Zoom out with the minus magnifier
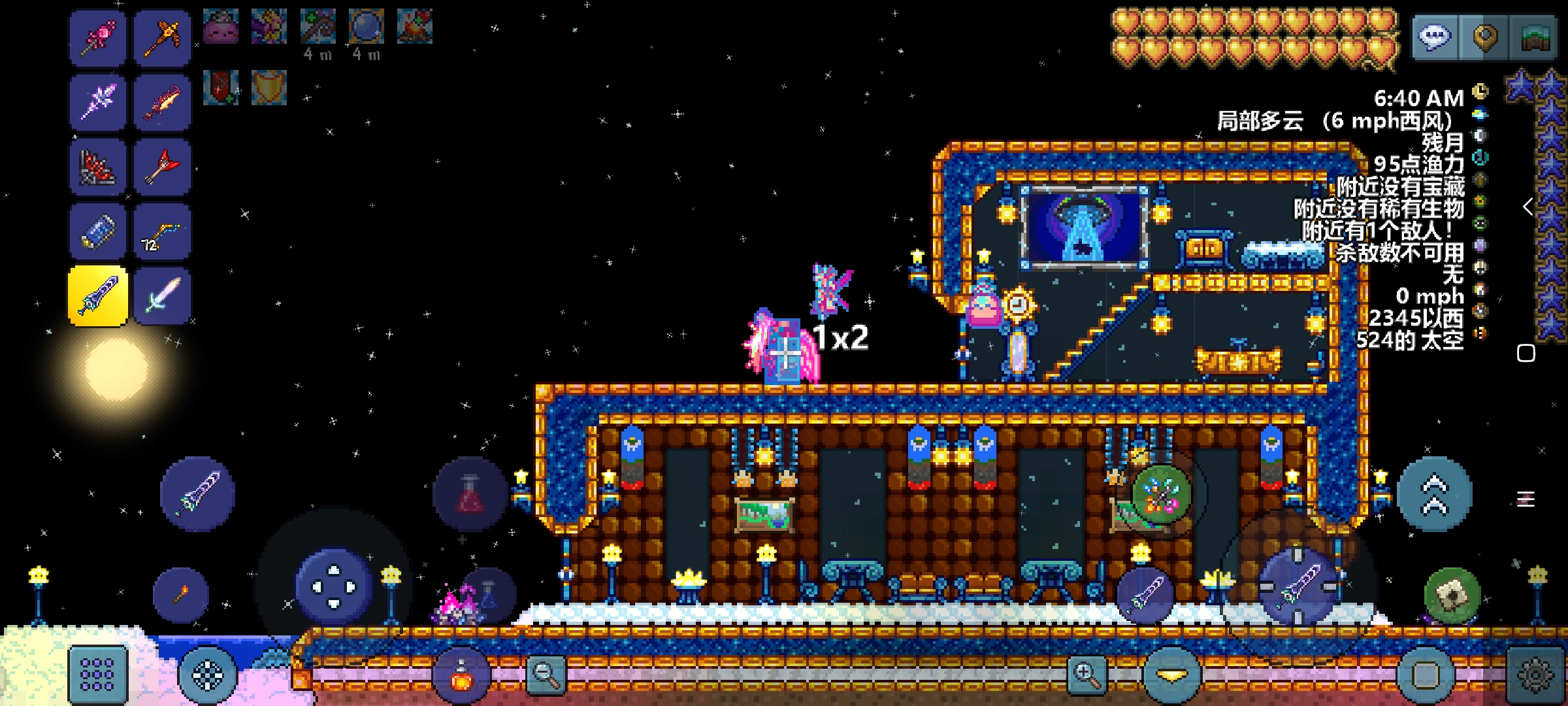 tap(546, 673)
